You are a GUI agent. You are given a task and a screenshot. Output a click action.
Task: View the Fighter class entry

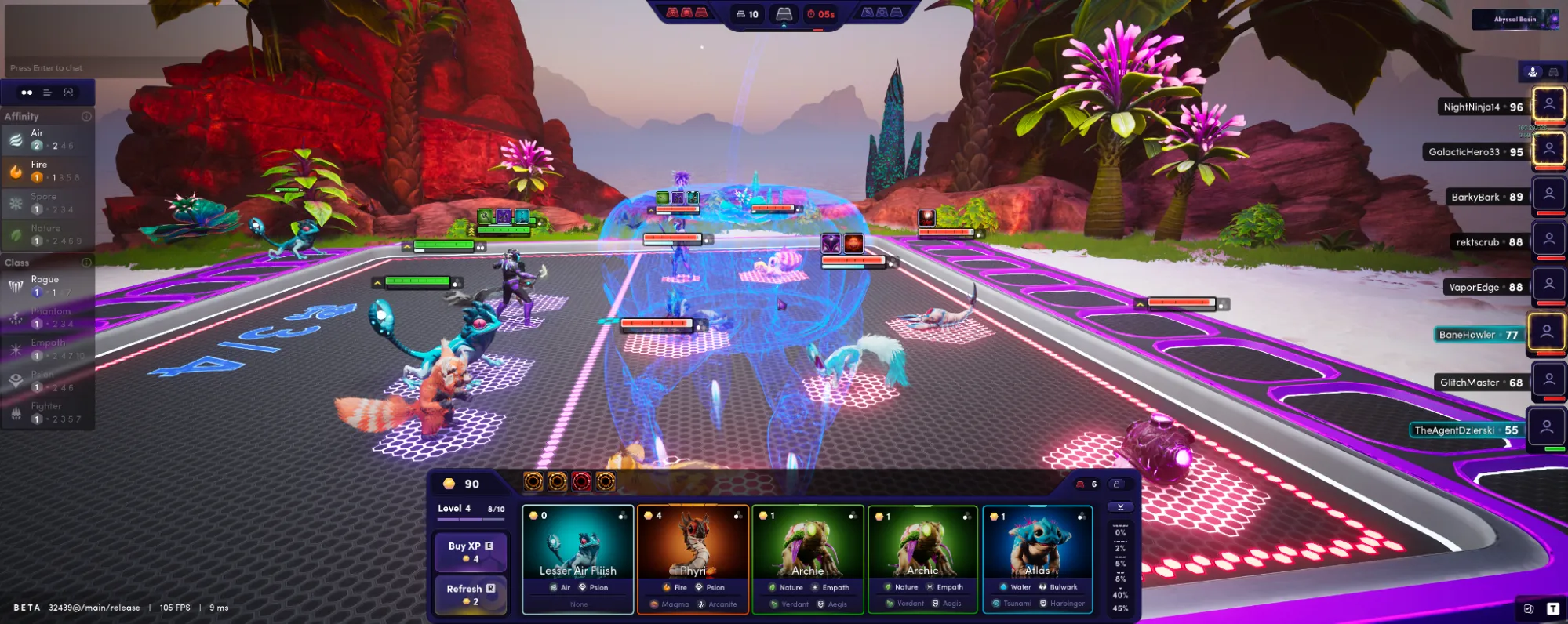(47, 412)
